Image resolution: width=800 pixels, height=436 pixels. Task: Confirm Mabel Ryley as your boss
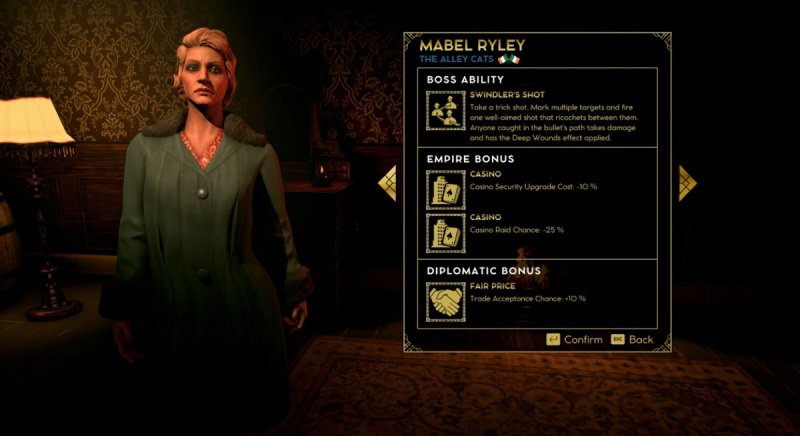point(575,340)
